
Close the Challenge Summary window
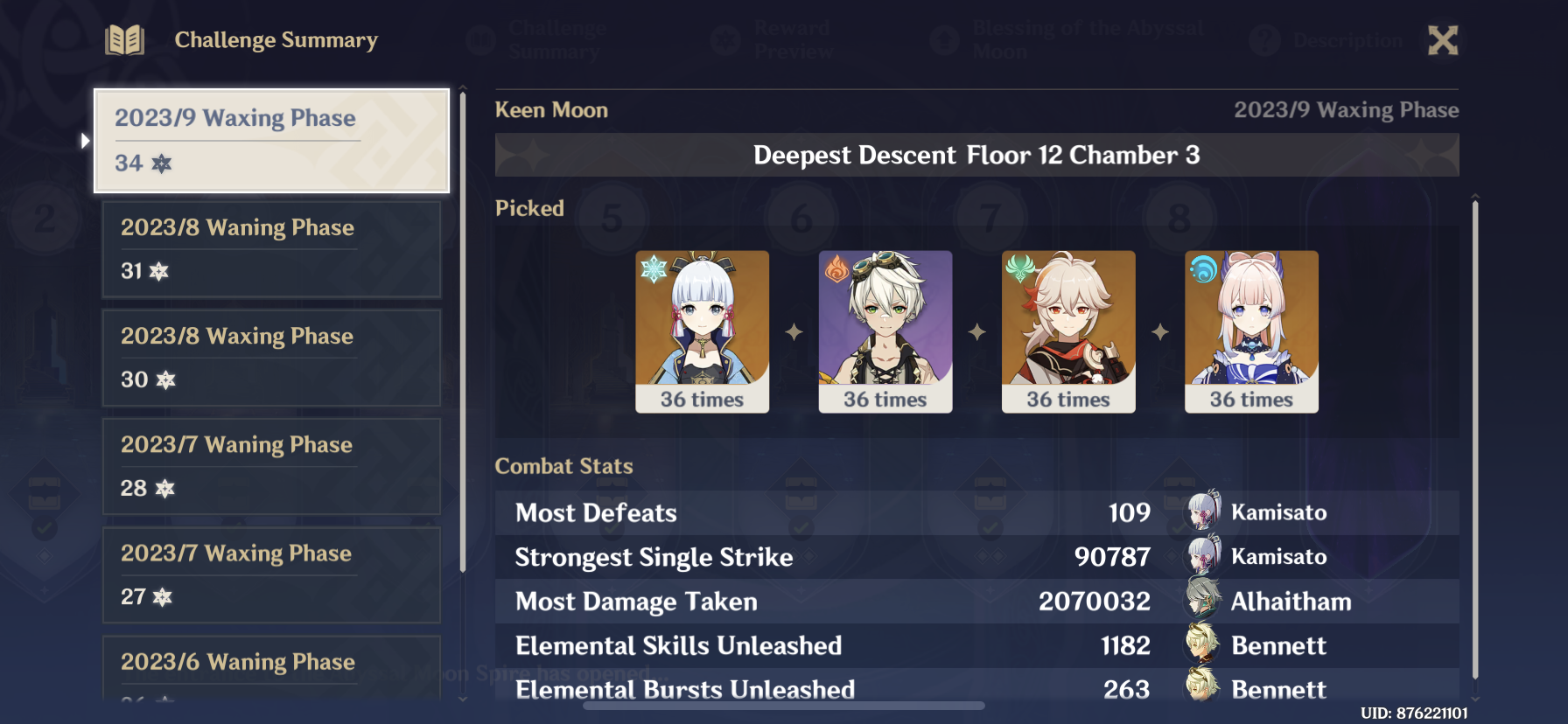point(1443,39)
